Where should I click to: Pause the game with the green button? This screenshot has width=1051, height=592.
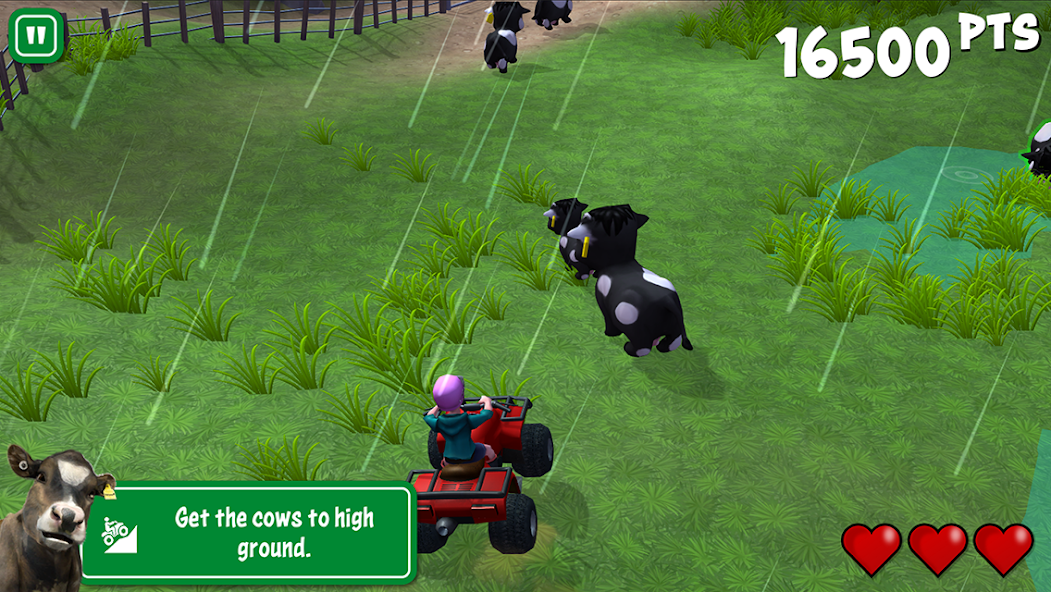point(36,36)
